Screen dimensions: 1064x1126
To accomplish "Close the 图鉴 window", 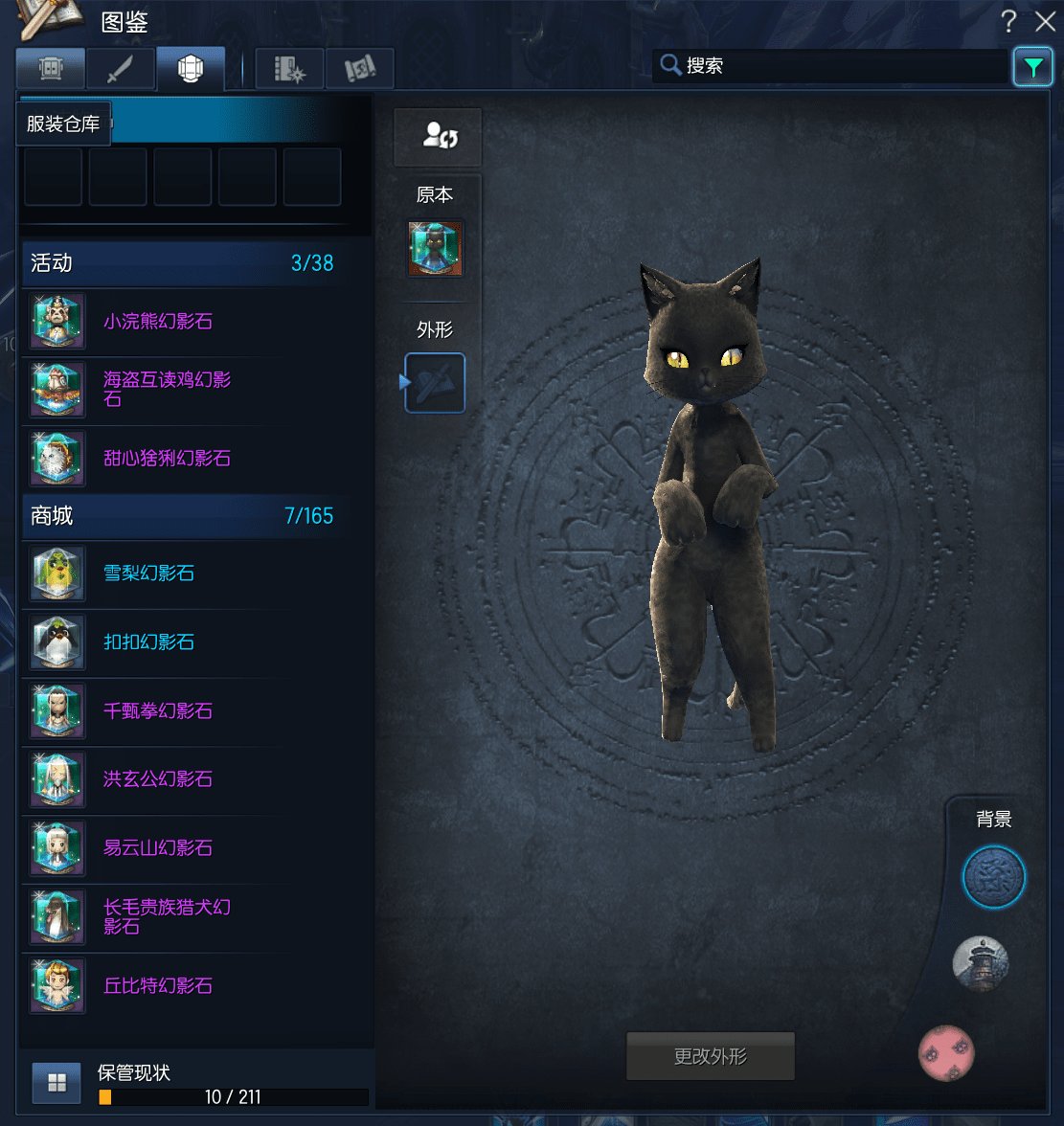I will (x=1045, y=21).
